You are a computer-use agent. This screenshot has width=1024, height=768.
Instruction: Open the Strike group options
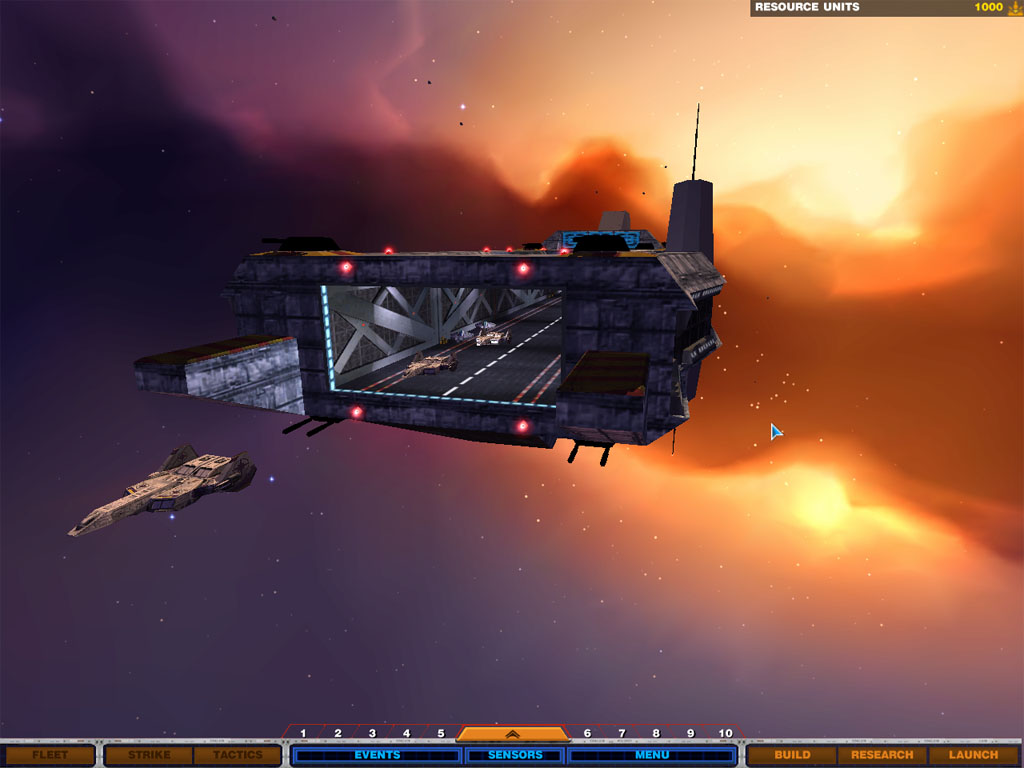[149, 755]
